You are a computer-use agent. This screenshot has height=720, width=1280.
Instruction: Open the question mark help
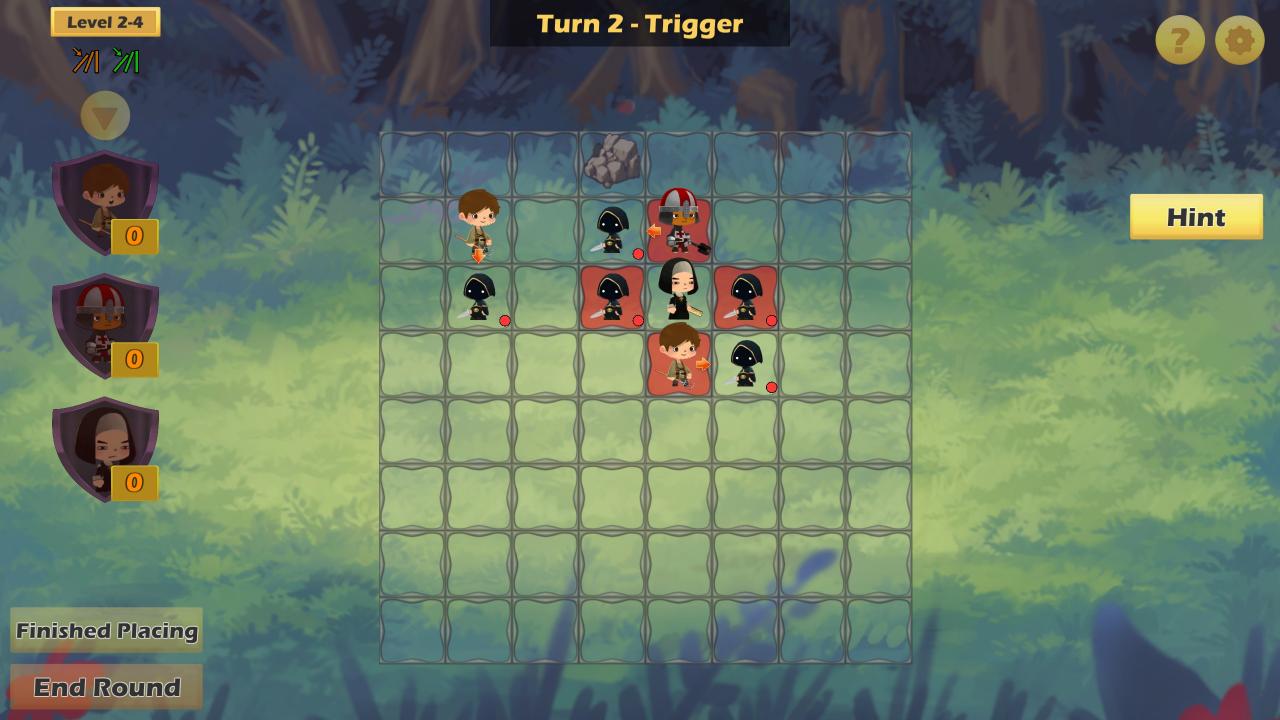click(1180, 41)
